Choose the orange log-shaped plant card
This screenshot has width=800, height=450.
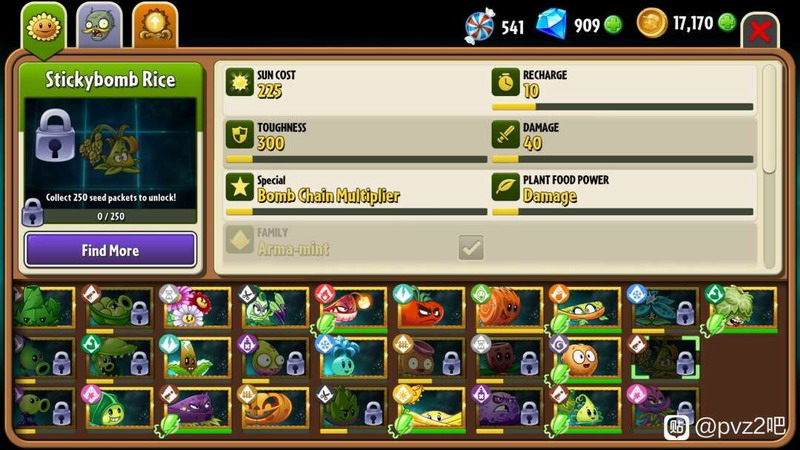click(507, 309)
